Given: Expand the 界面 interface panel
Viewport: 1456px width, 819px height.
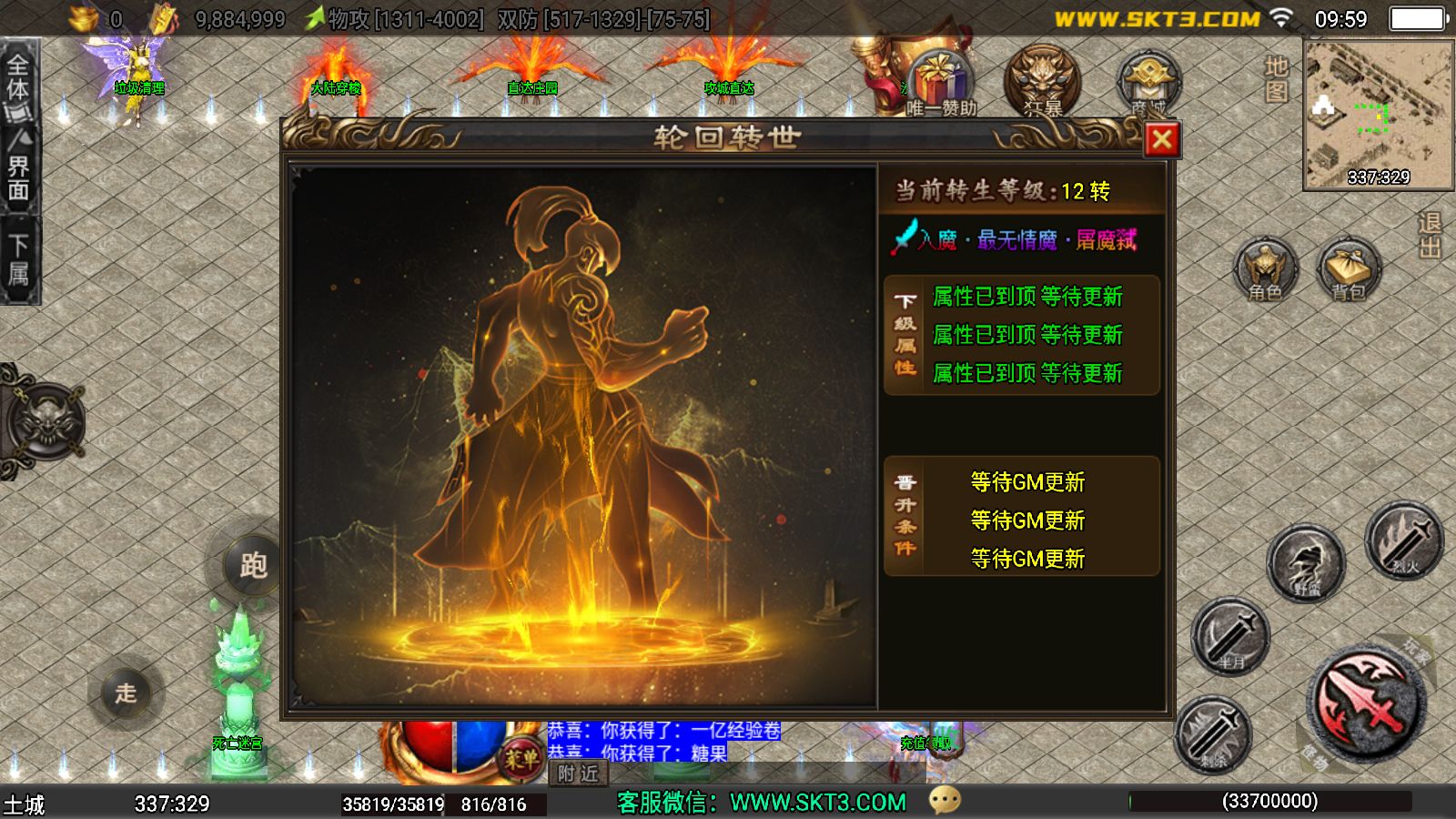Looking at the screenshot, I should pos(20,168).
